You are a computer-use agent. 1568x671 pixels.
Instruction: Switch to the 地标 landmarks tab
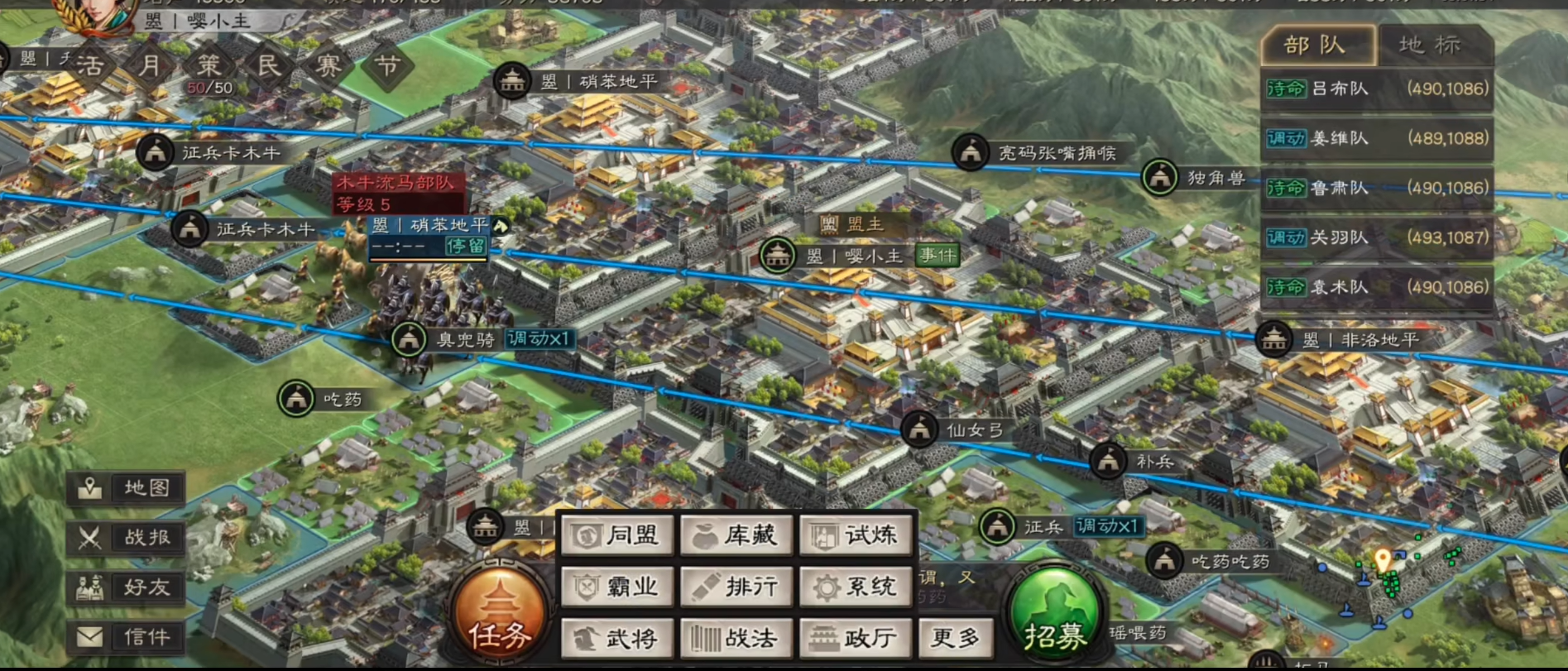[x=1430, y=45]
